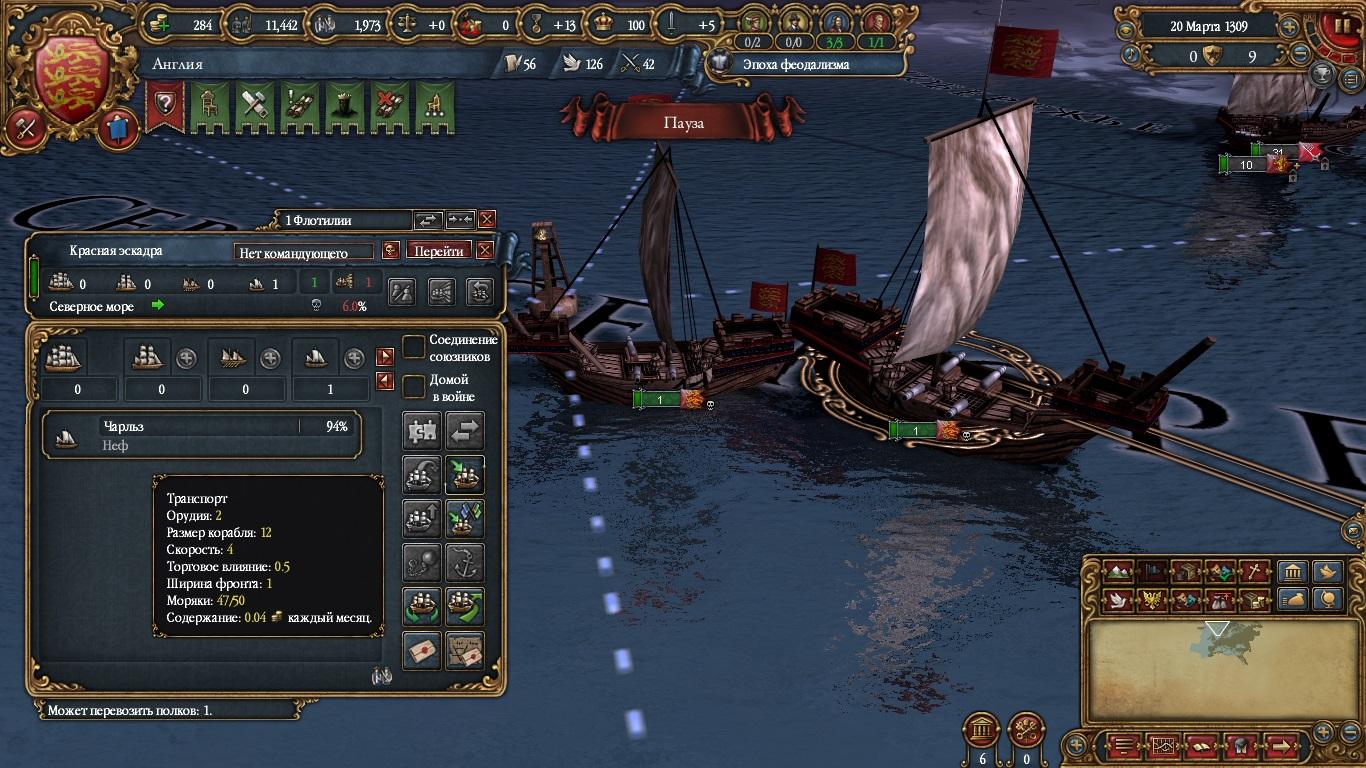This screenshot has height=768, width=1366.
Task: Toggle the 'Домой в войне' checkbox
Action: [x=414, y=386]
